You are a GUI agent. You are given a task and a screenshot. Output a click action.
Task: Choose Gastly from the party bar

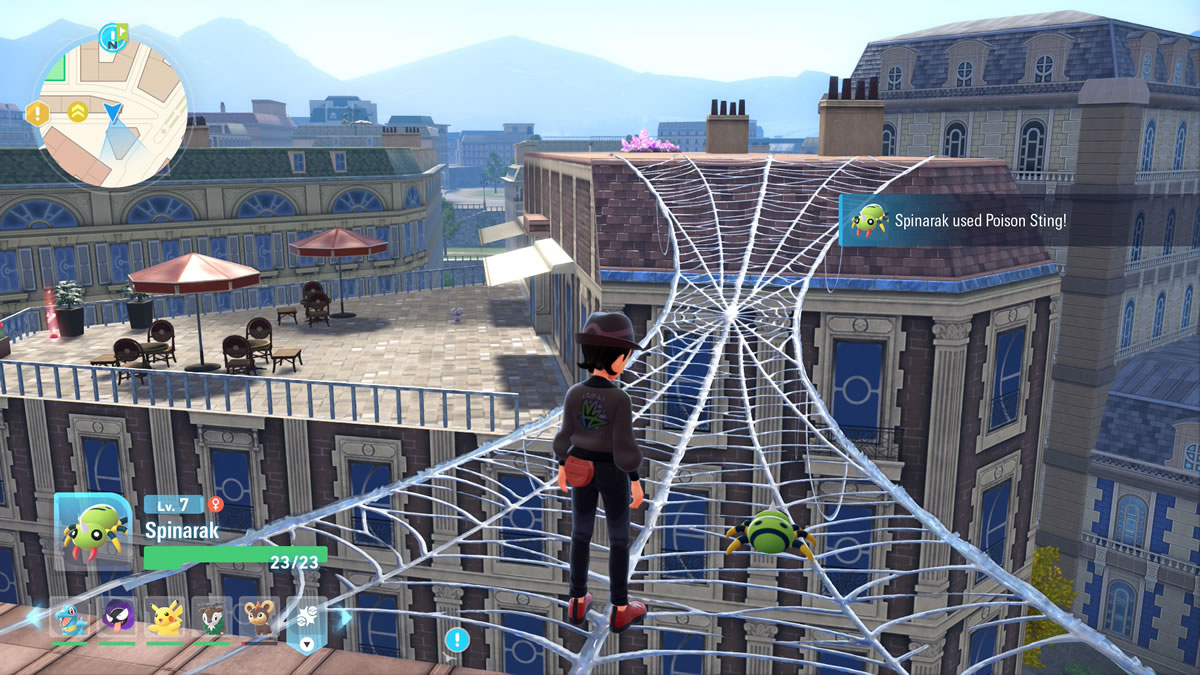coord(118,618)
